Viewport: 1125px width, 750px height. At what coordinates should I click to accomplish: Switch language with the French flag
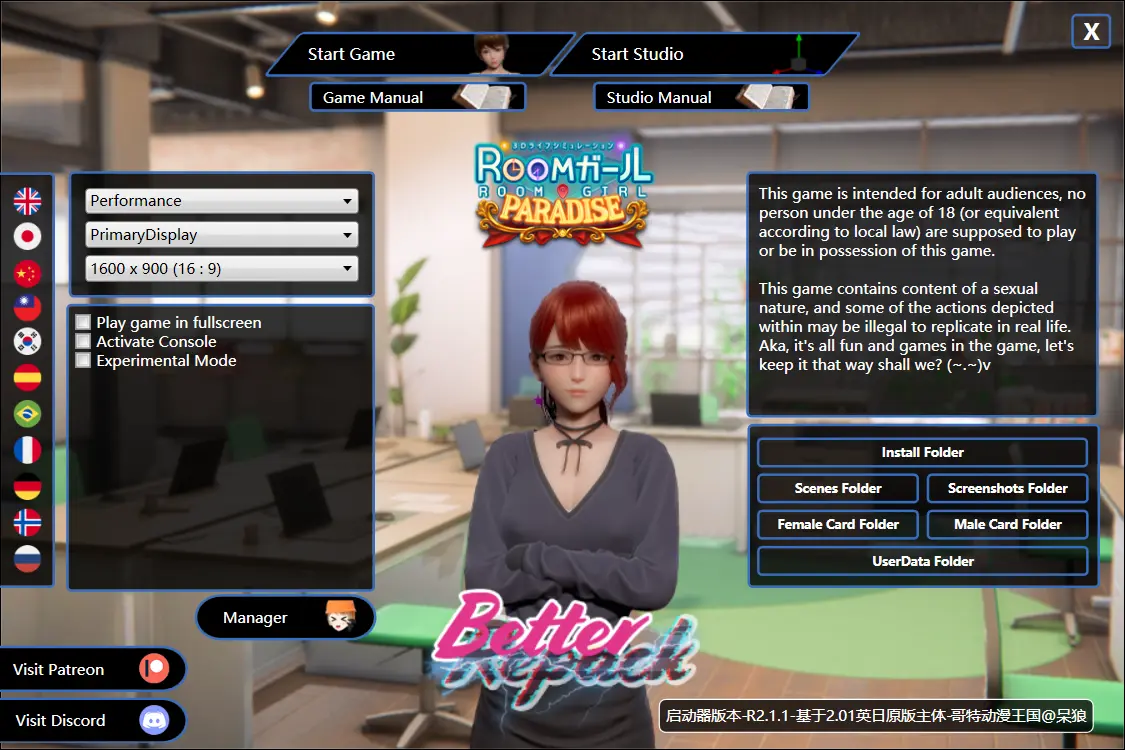27,450
